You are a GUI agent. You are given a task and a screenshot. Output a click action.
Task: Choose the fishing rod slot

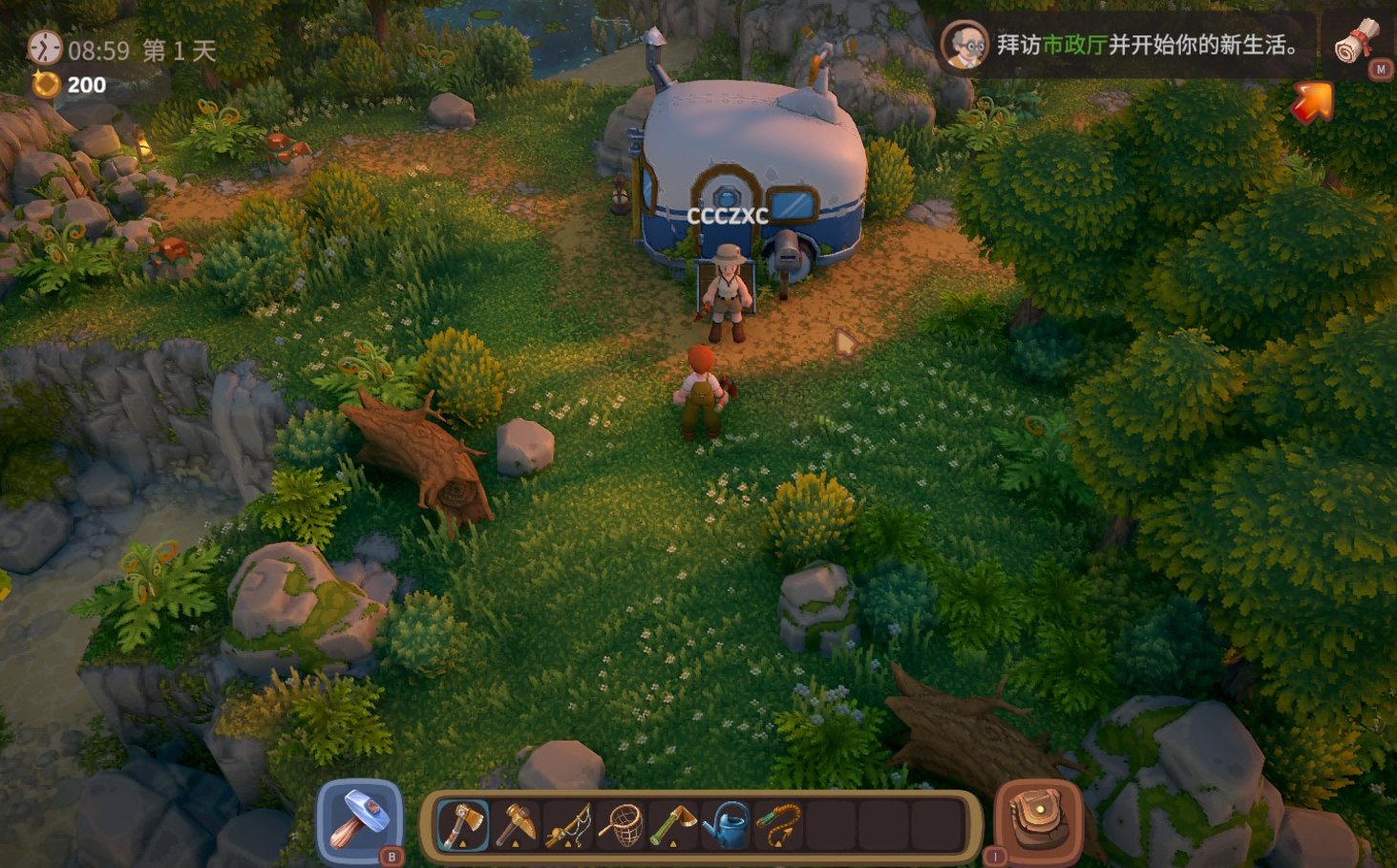coord(568,824)
